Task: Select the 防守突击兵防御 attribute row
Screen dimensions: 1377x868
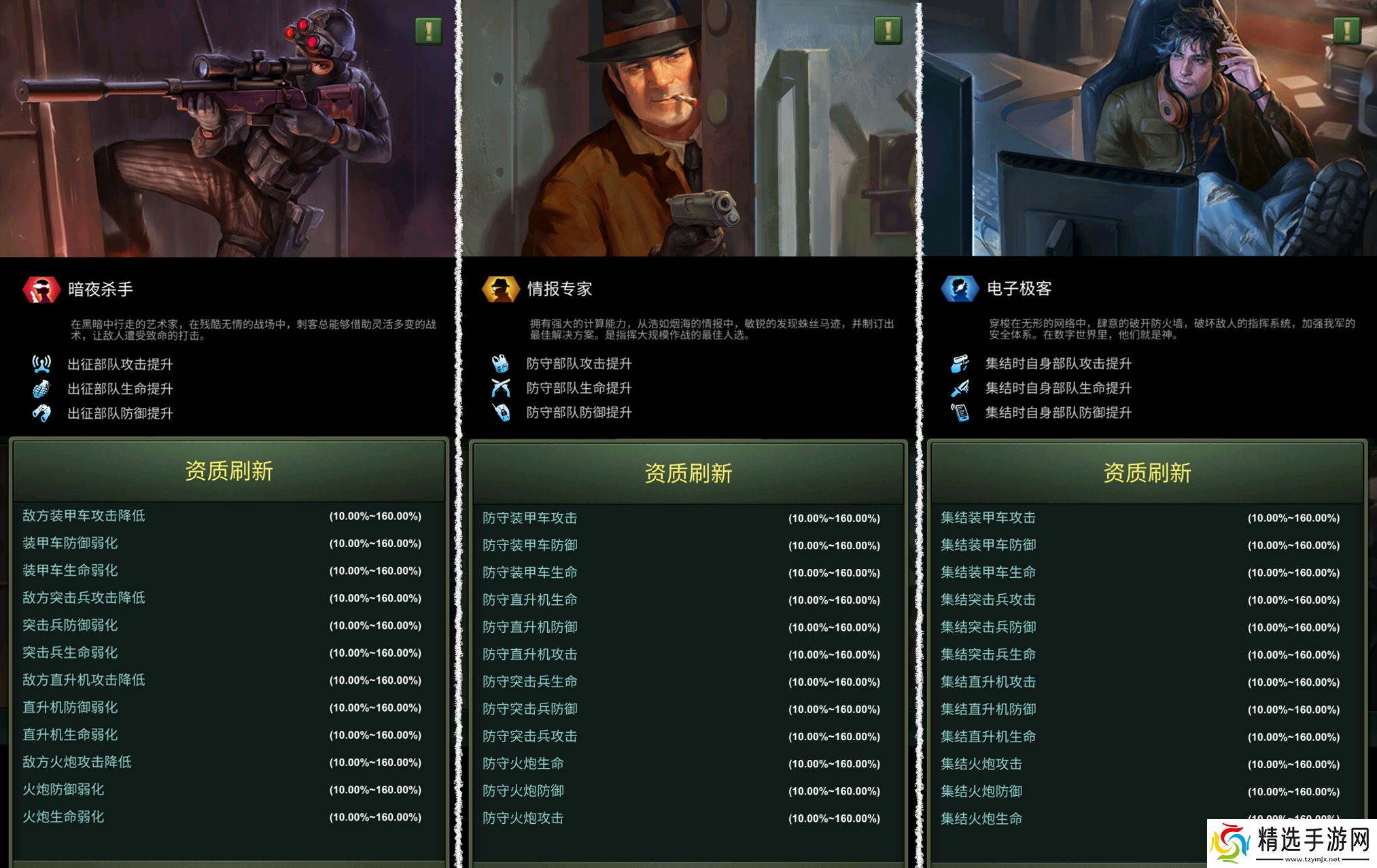Action: 530,708
